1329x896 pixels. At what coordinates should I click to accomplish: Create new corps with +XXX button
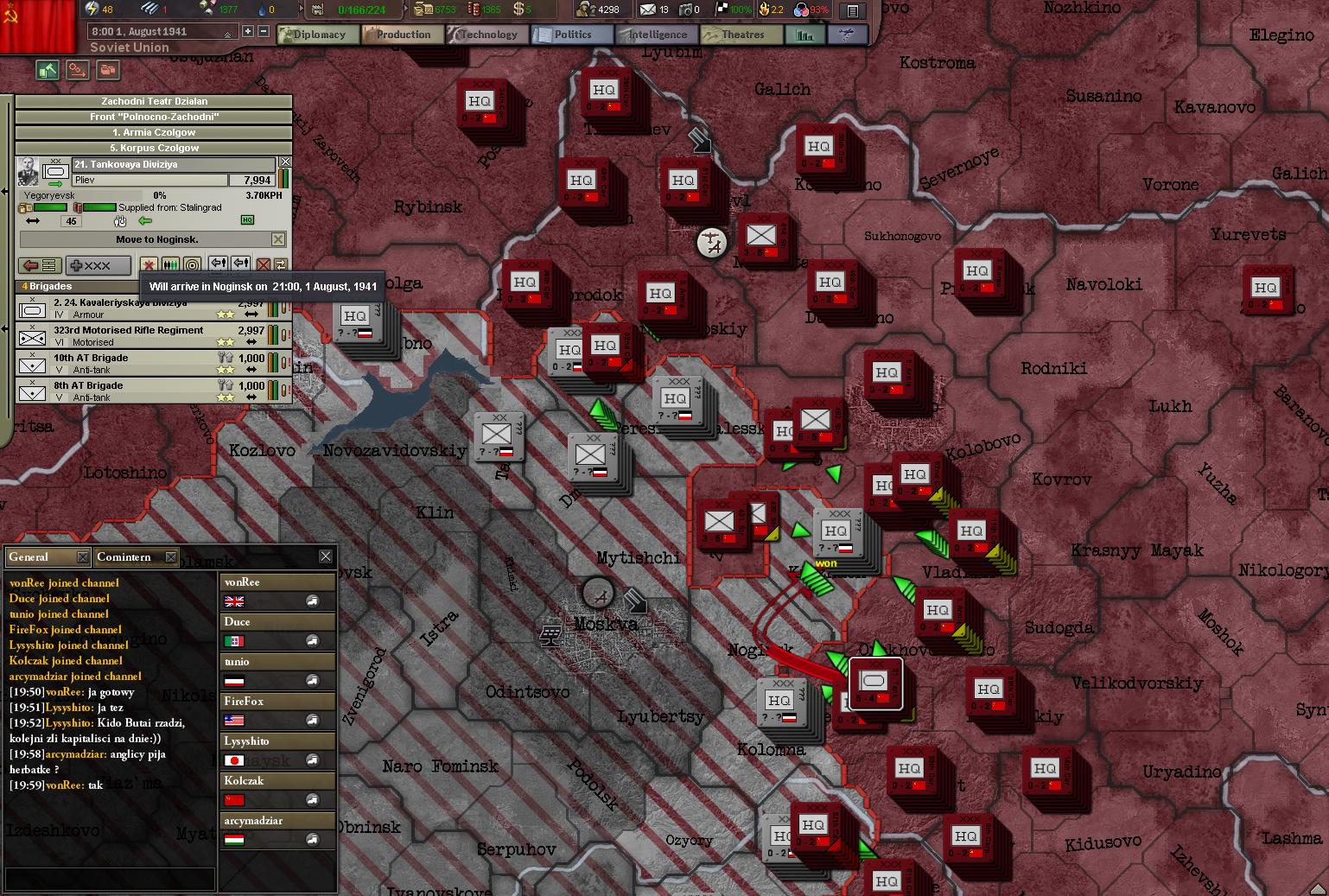99,265
